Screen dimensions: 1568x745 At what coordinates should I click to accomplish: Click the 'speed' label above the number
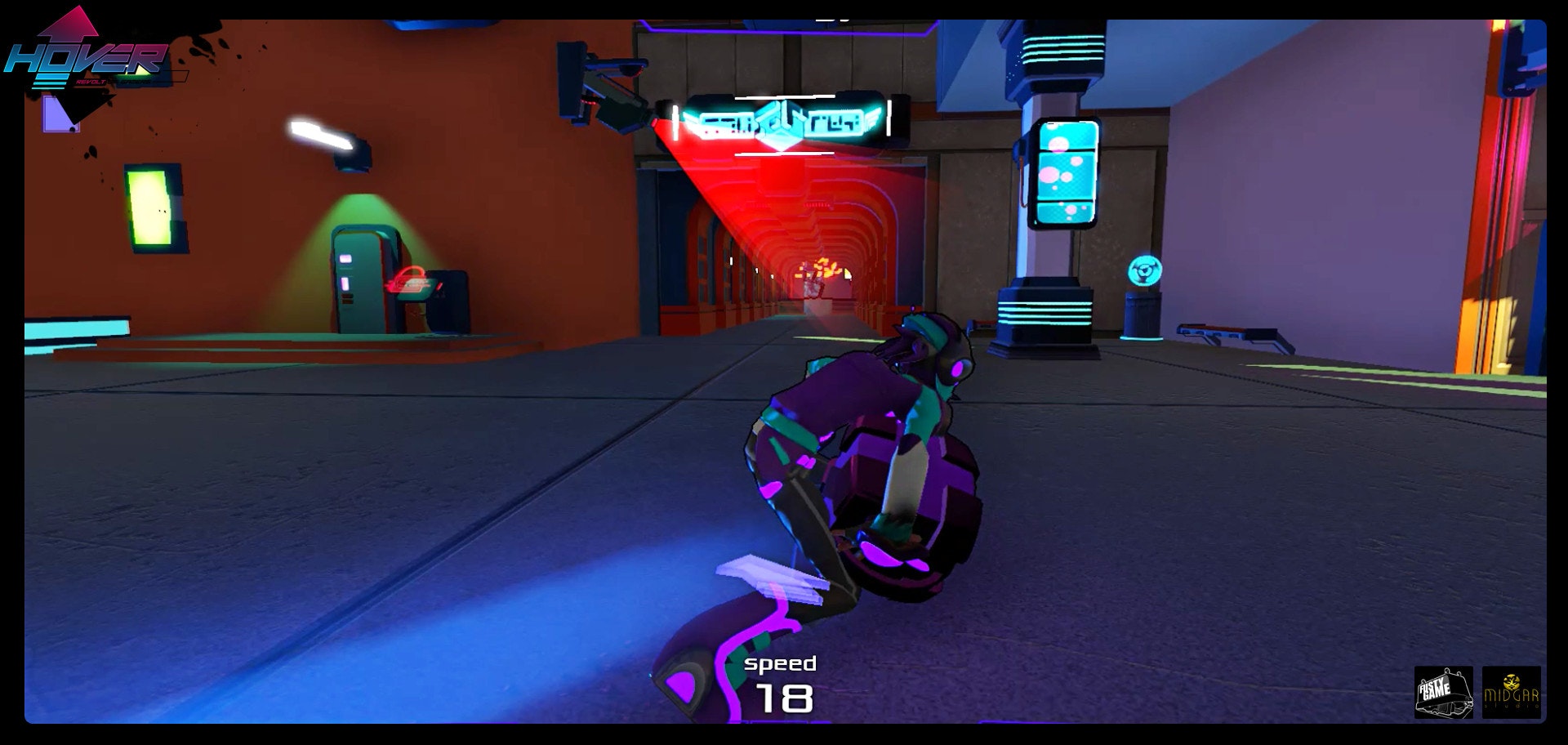[782, 663]
